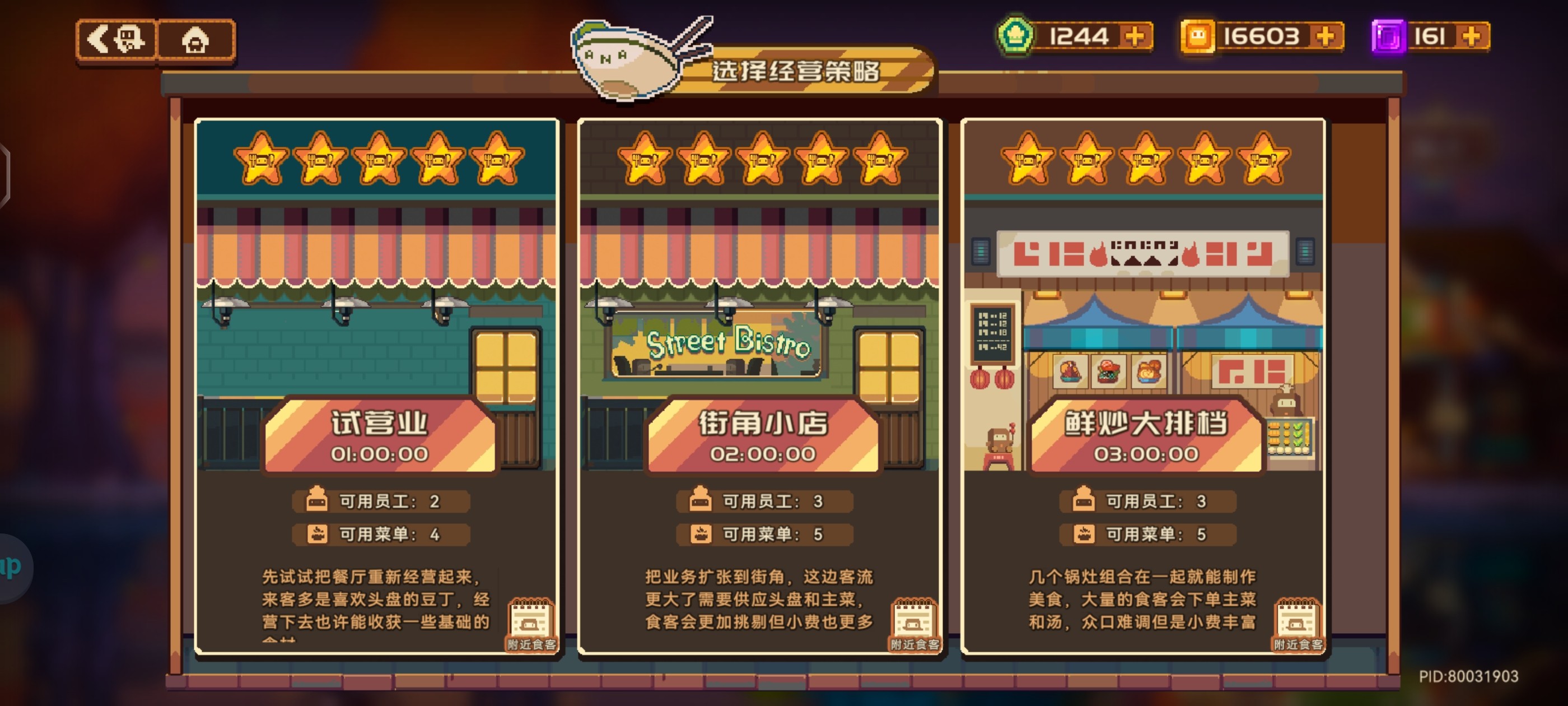View 附近食客 on the 试营业 card
1568x706 pixels.
coord(531,625)
